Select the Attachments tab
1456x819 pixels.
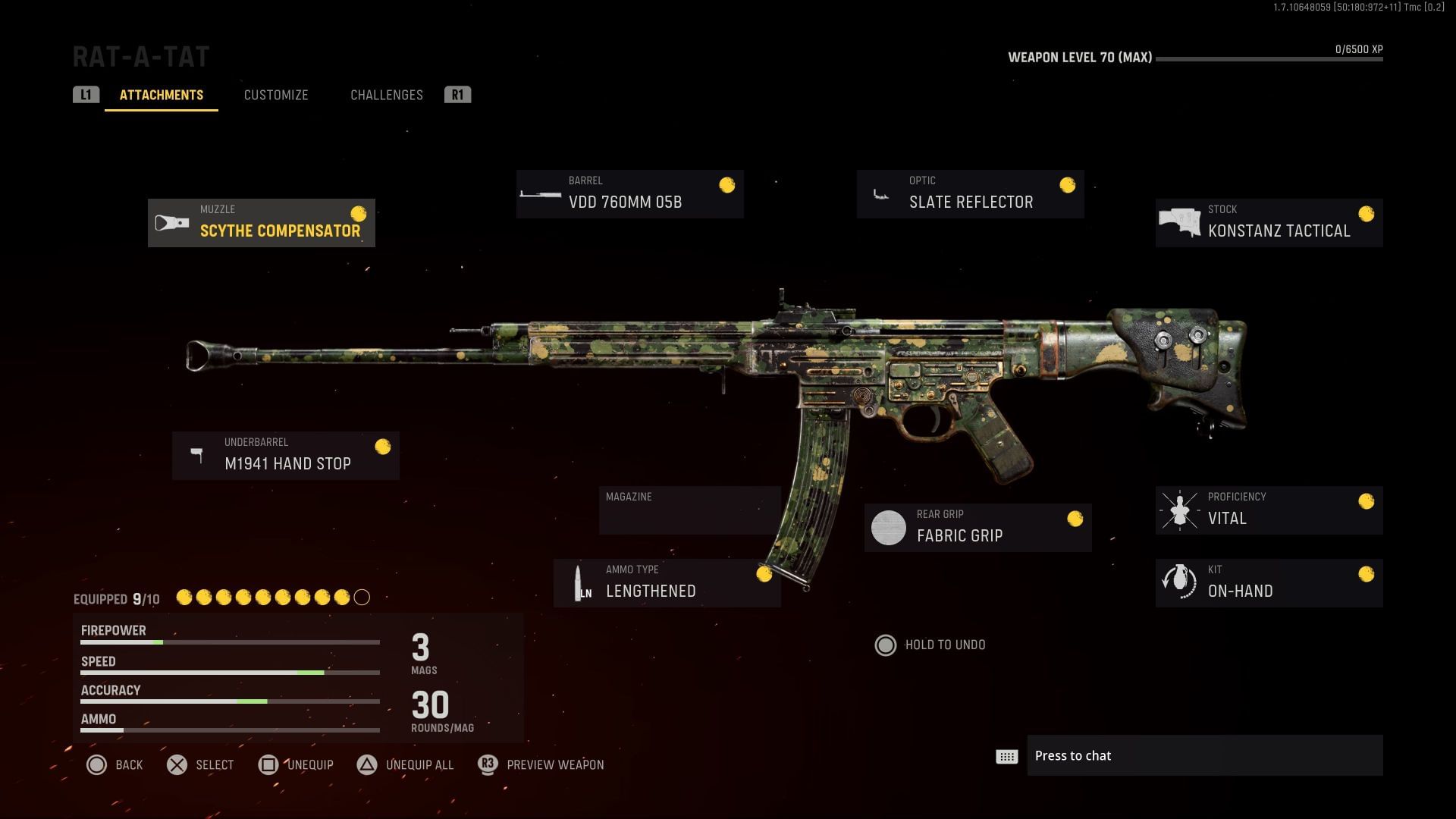click(x=162, y=95)
